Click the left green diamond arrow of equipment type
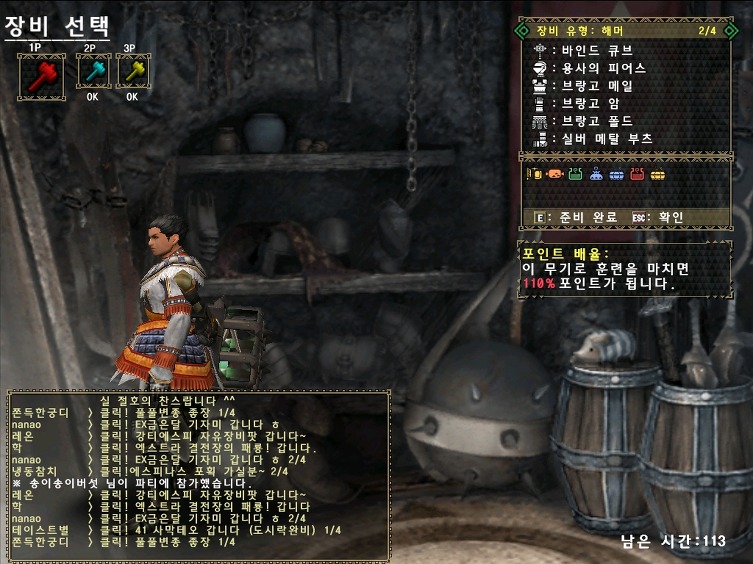The image size is (753, 564). (522, 31)
